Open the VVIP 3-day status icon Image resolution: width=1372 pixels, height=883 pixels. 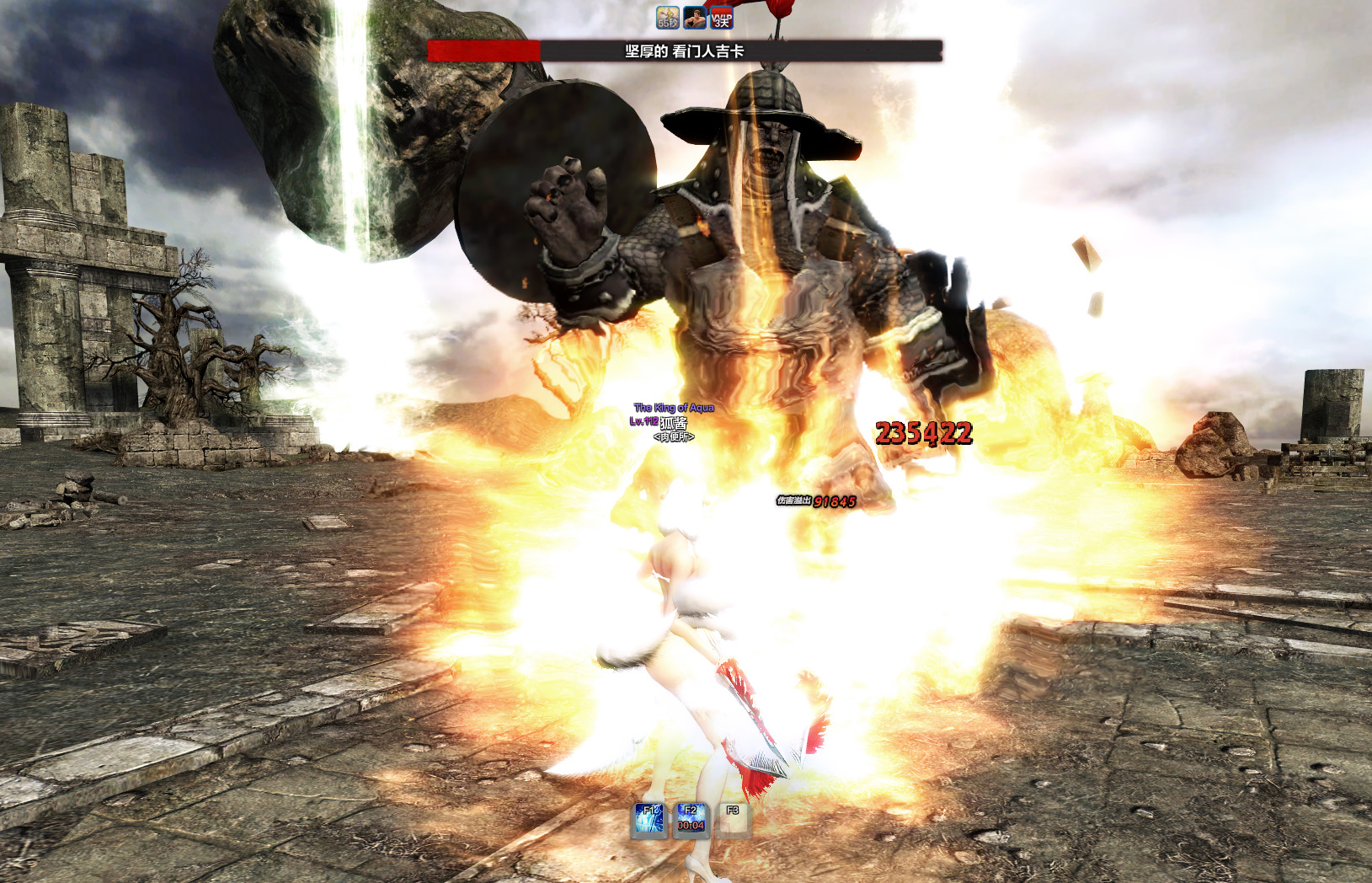pyautogui.click(x=722, y=17)
